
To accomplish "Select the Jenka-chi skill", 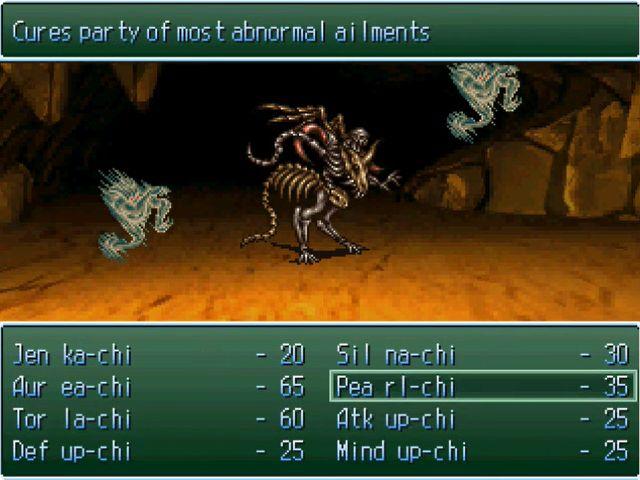I will [x=72, y=355].
